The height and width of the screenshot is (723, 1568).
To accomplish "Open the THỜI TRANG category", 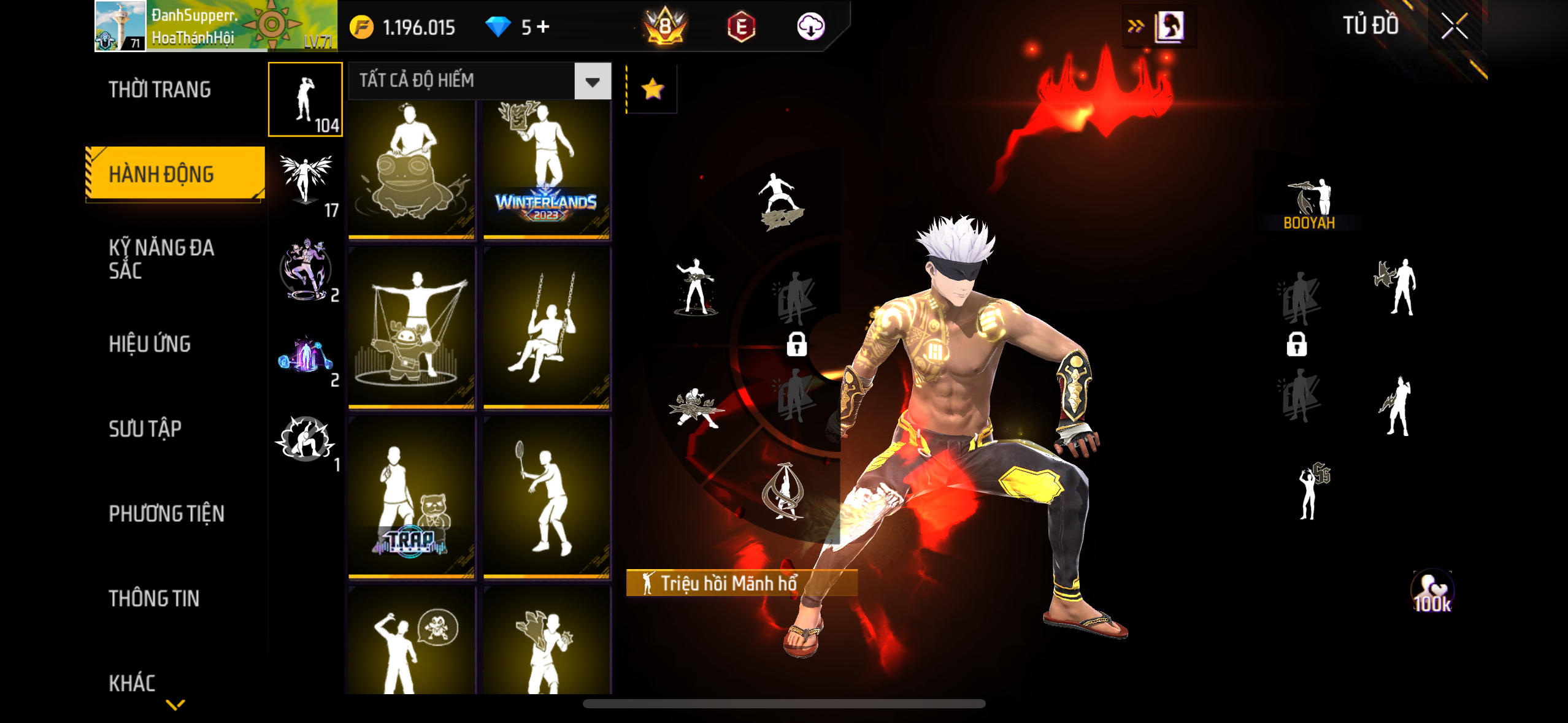I will pyautogui.click(x=160, y=90).
